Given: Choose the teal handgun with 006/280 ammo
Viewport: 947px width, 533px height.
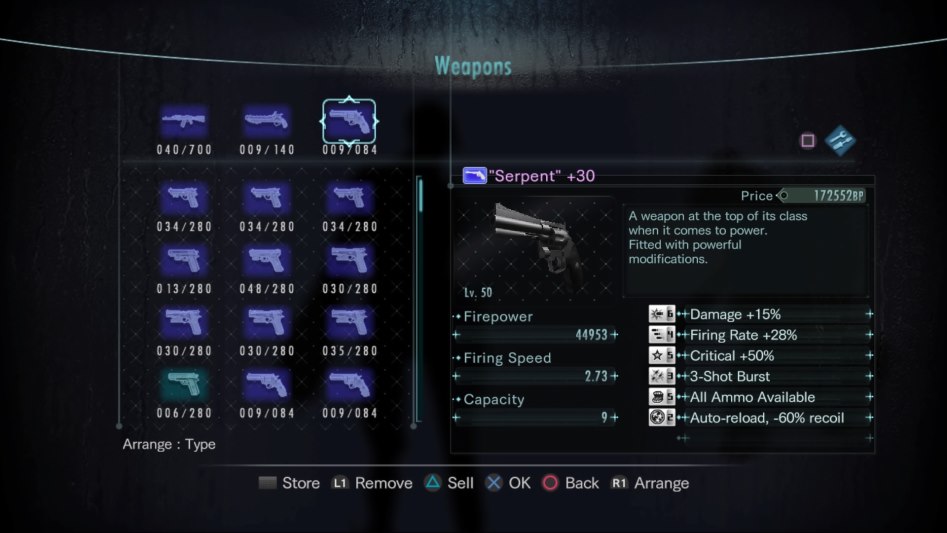Looking at the screenshot, I should pos(184,384).
